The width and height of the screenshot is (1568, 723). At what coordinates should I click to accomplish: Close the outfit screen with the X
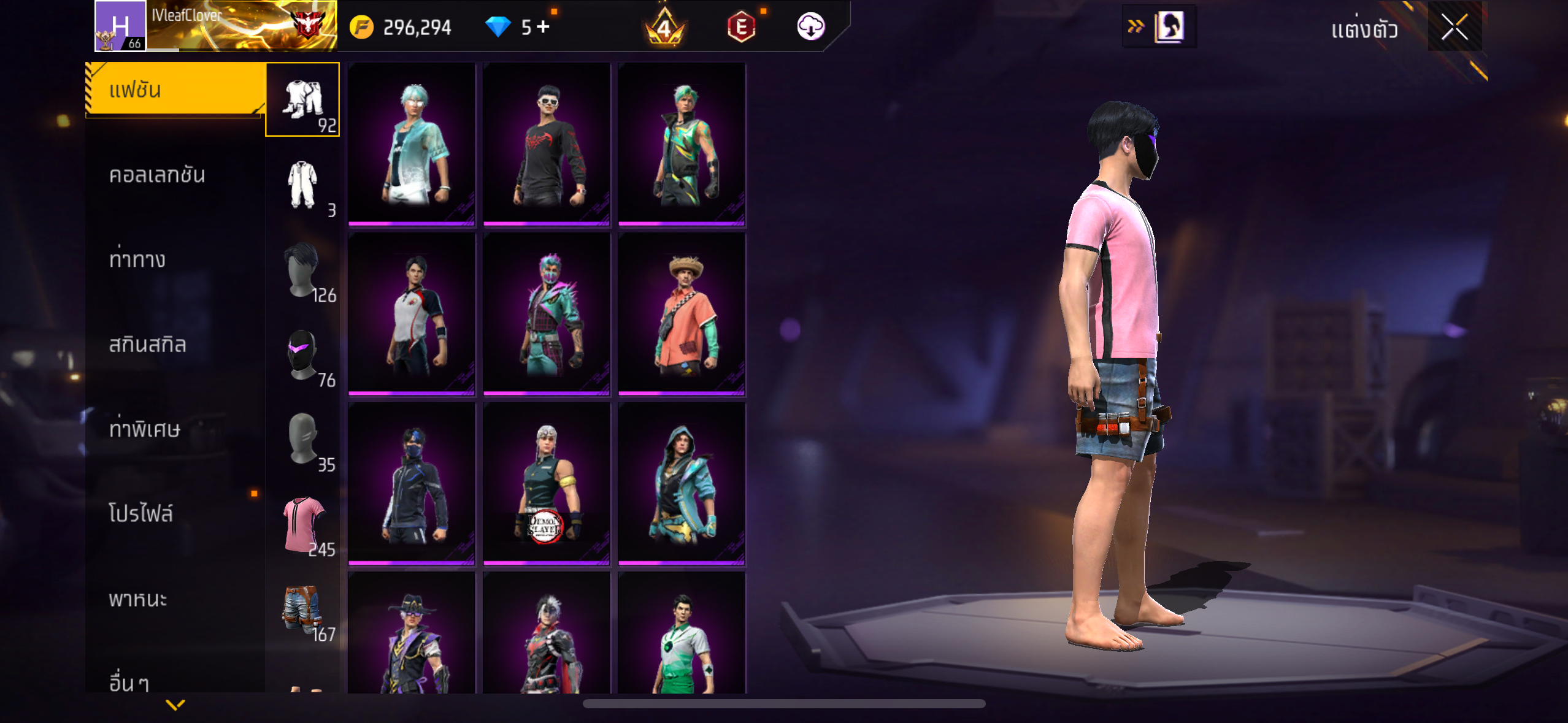[x=1454, y=27]
